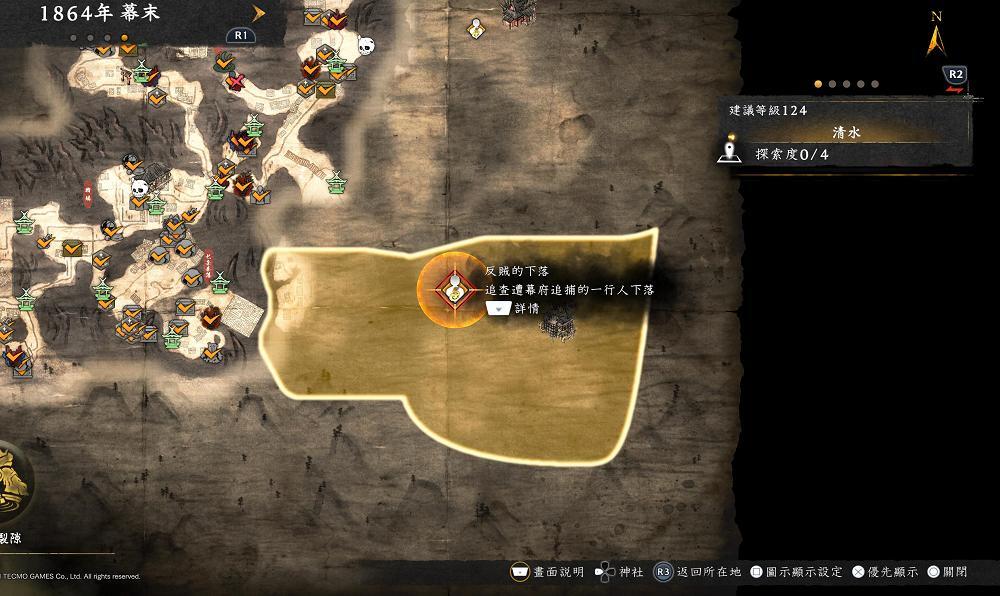Open 詳情 details for the quest
Screen dimensions: 1000x596
(x=513, y=309)
